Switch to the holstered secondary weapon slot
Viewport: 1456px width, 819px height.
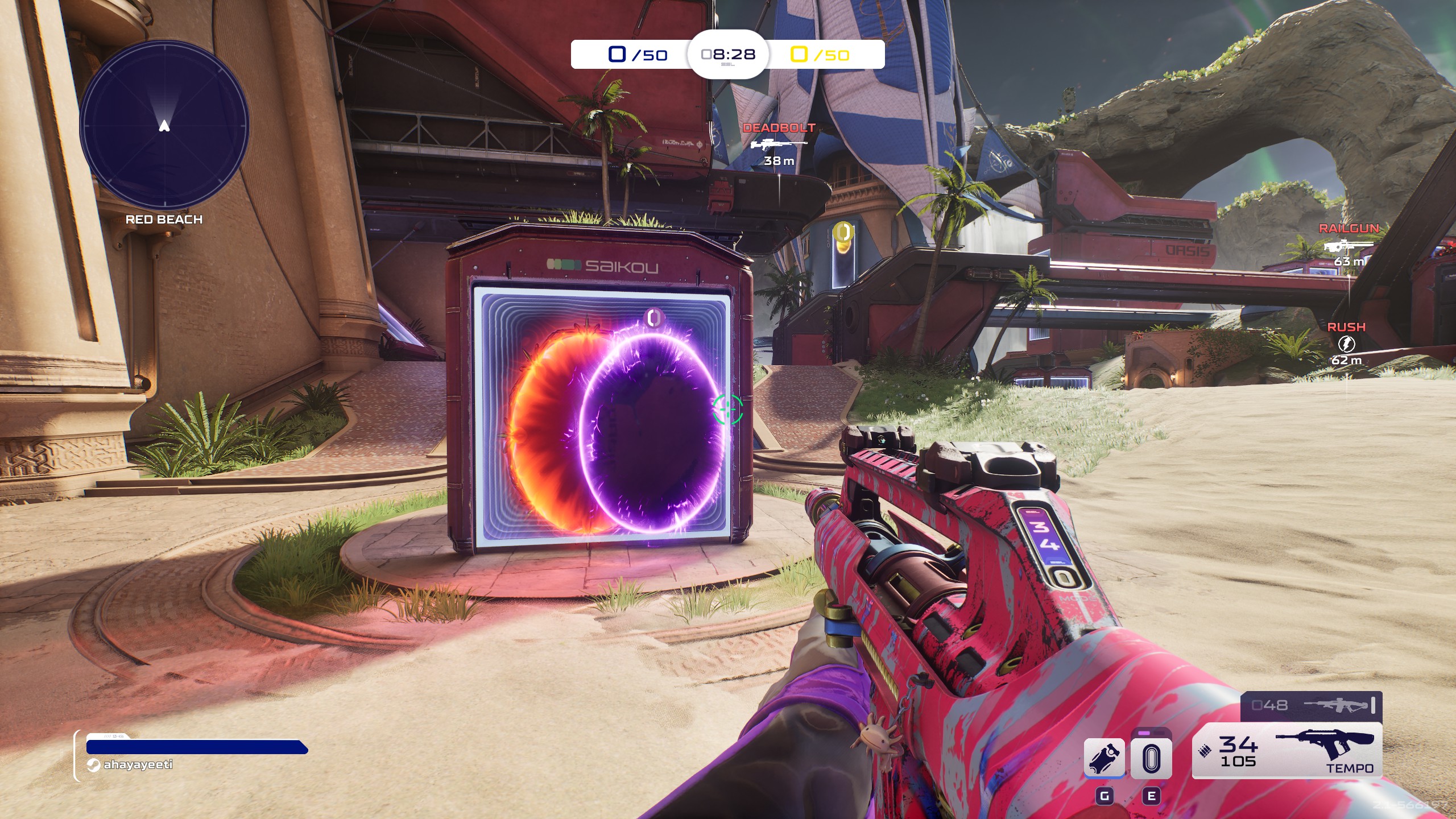click(x=1311, y=706)
